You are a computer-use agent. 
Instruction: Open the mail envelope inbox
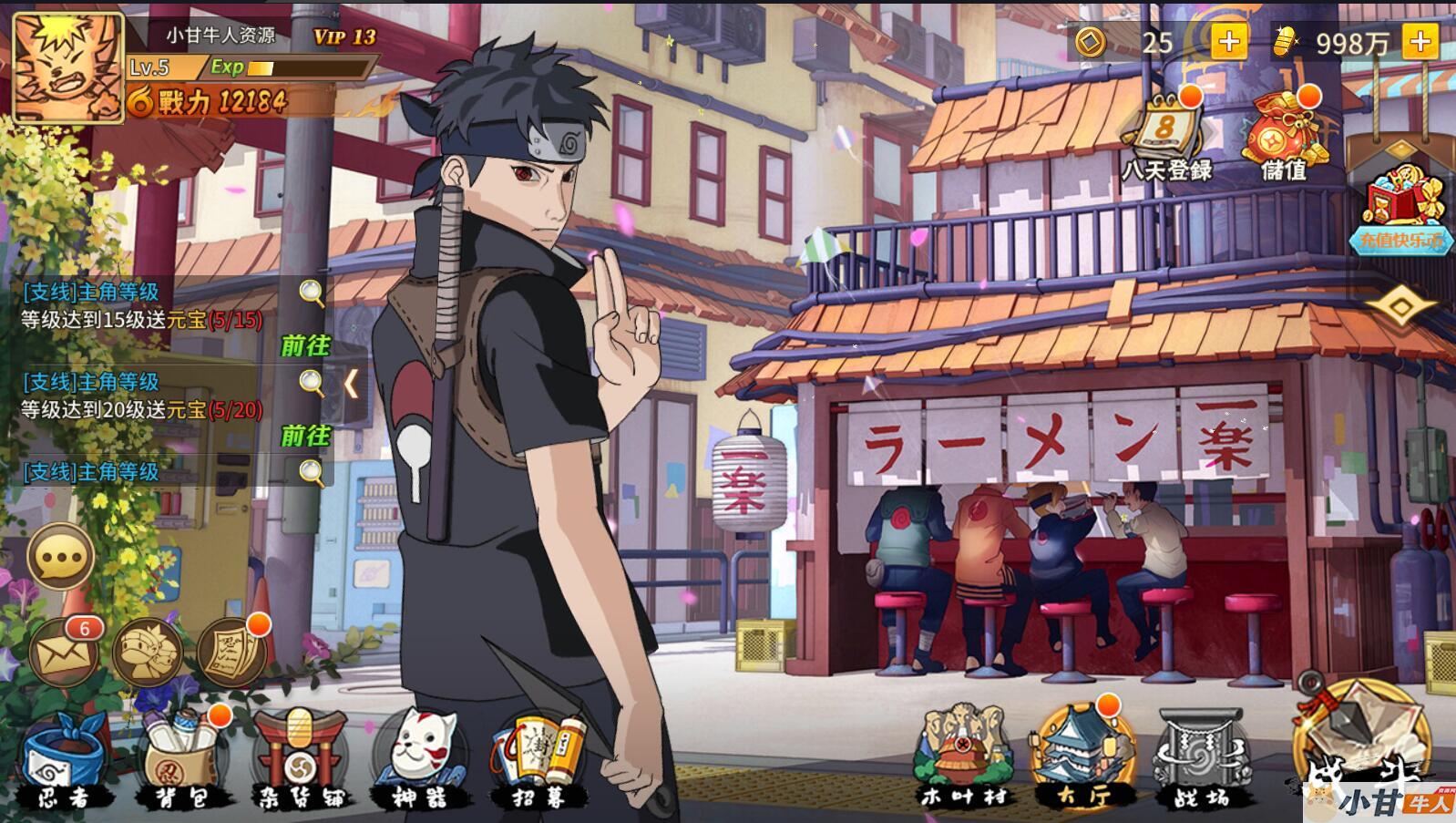62,651
